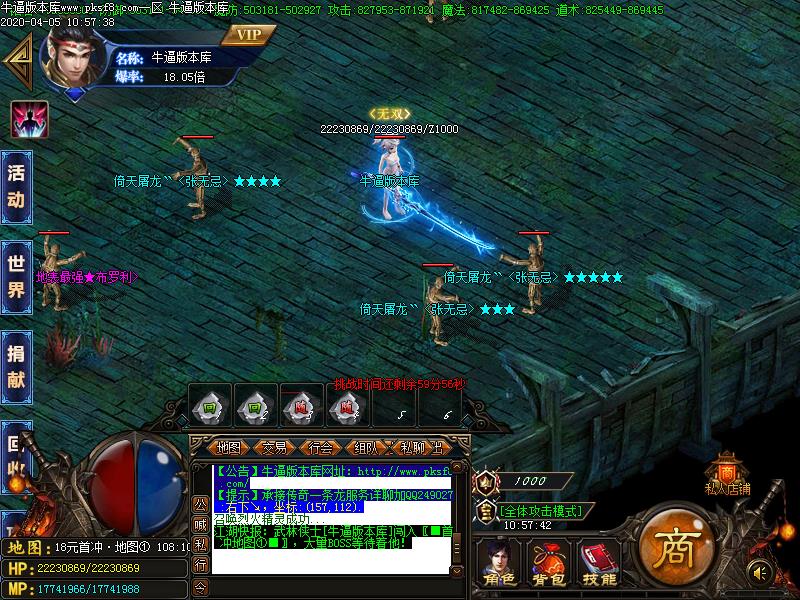The height and width of the screenshot is (600, 800).
Task: Collapse panel with the gold triangle arrow
Action: [x=17, y=62]
